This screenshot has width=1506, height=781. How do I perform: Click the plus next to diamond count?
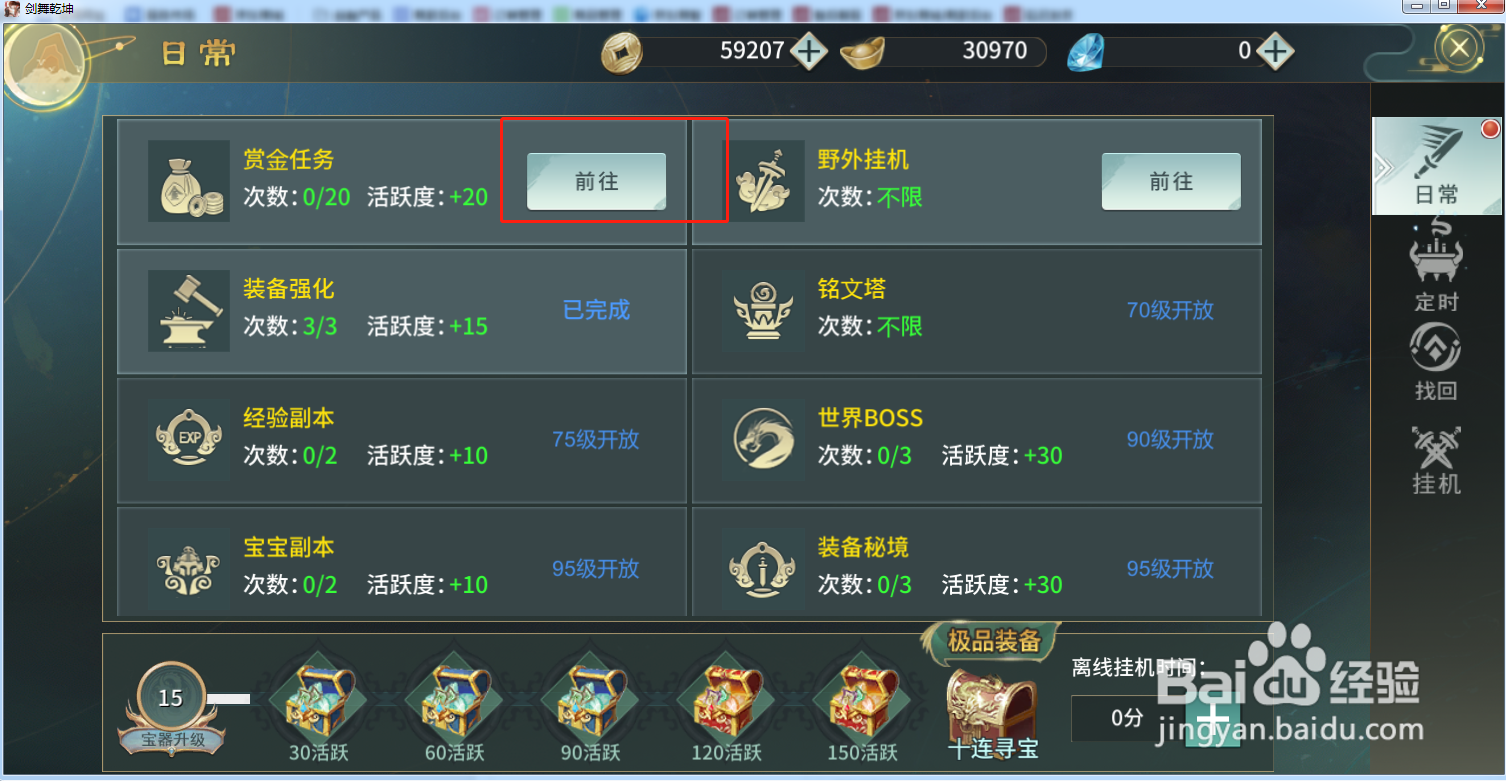tap(1275, 50)
